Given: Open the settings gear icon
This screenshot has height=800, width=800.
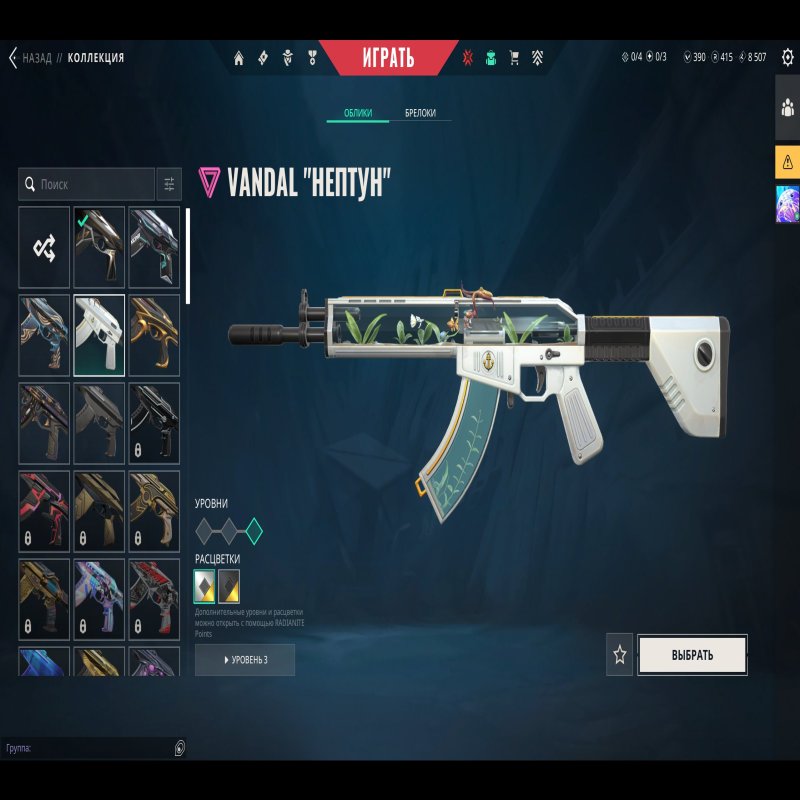Looking at the screenshot, I should coord(787,57).
